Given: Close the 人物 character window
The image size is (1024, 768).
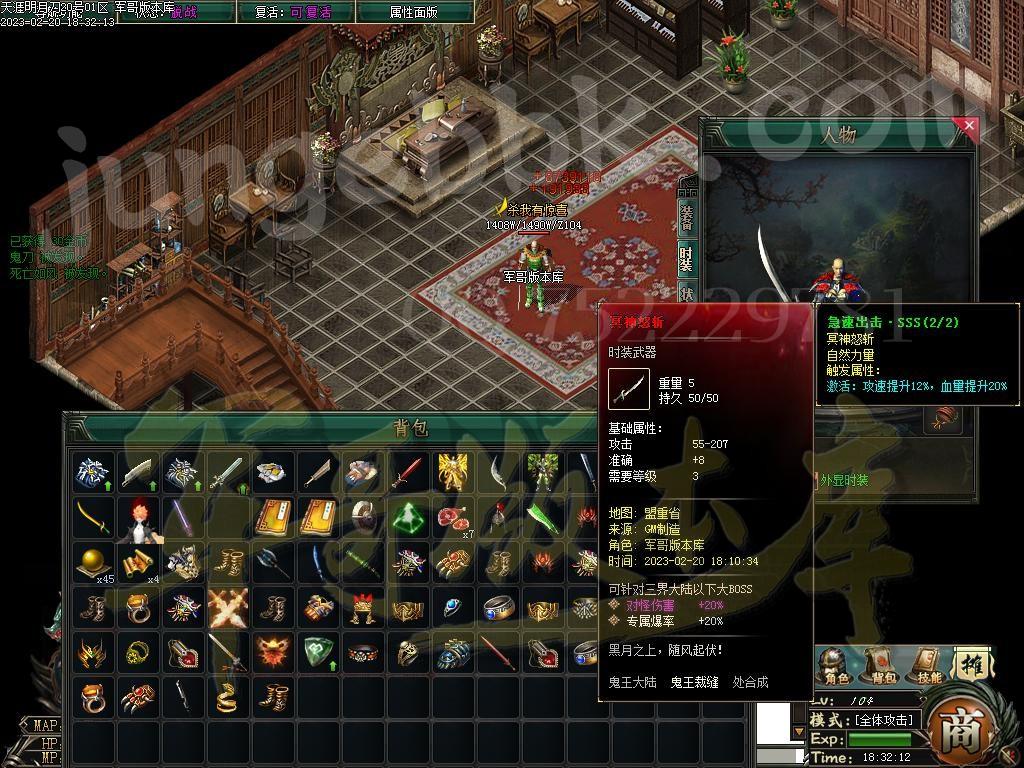Looking at the screenshot, I should click(x=967, y=127).
